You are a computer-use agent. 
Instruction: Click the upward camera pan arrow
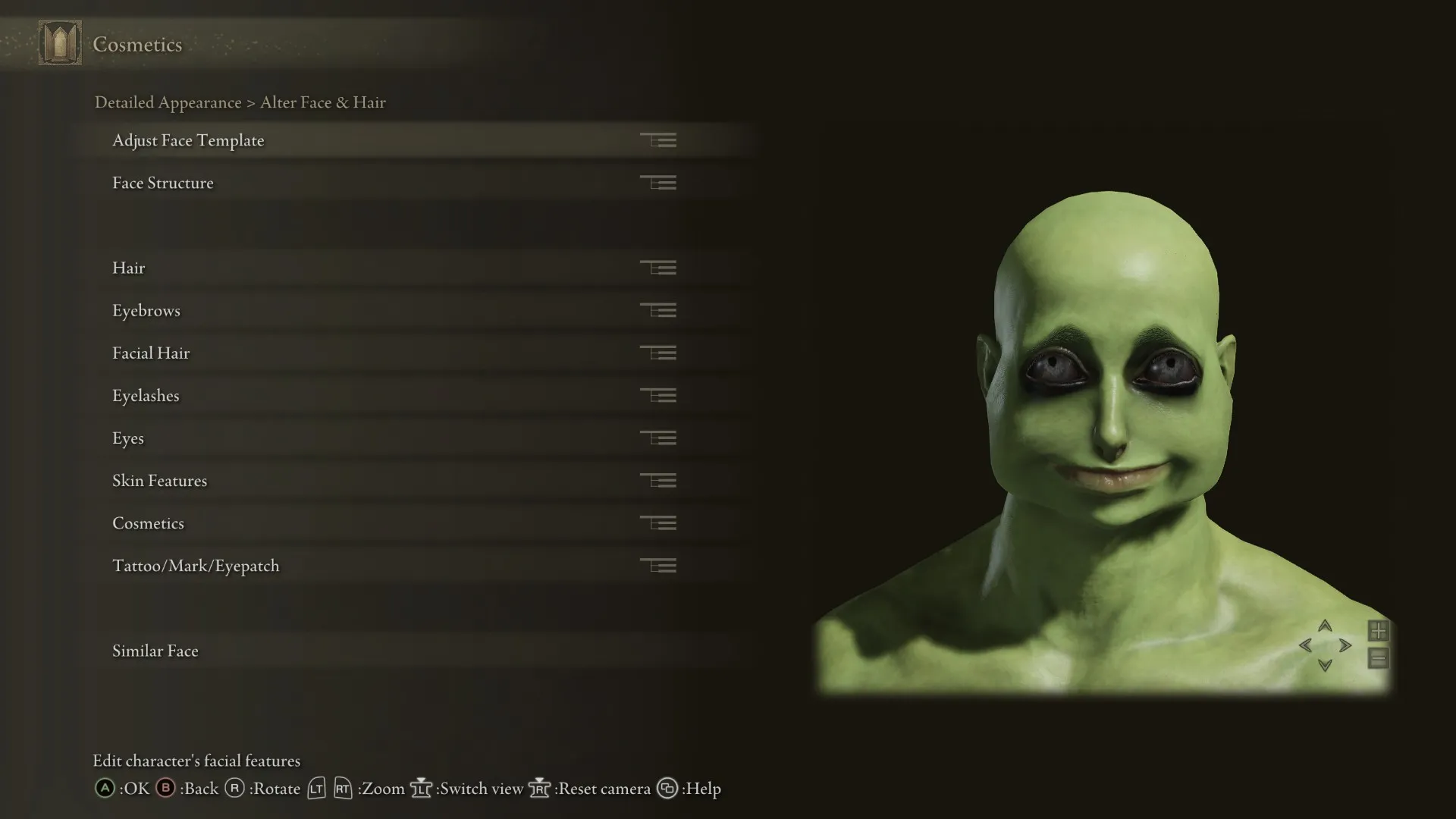(x=1325, y=626)
